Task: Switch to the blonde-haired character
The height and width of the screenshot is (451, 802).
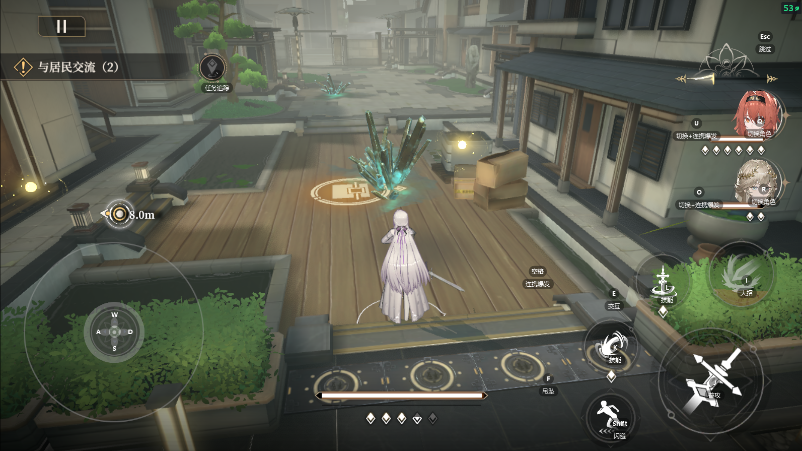Action: pyautogui.click(x=754, y=180)
